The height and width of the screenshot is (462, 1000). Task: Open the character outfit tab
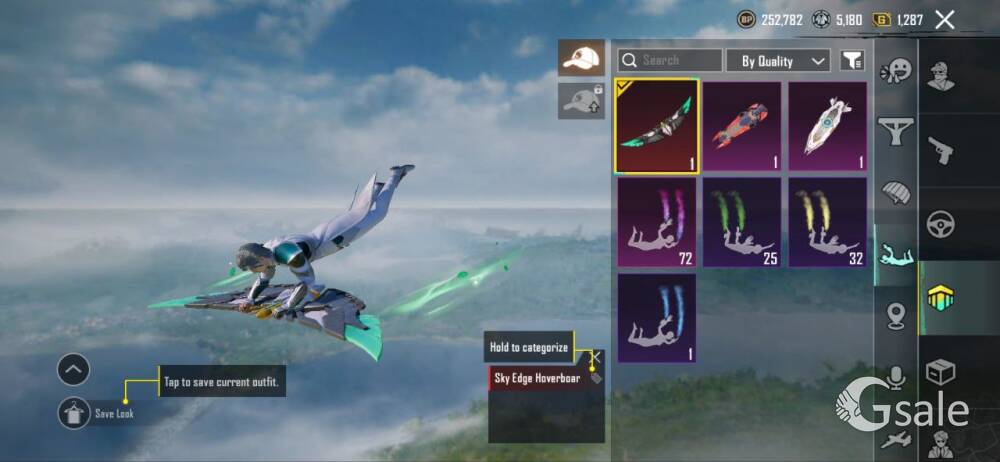coord(940,76)
